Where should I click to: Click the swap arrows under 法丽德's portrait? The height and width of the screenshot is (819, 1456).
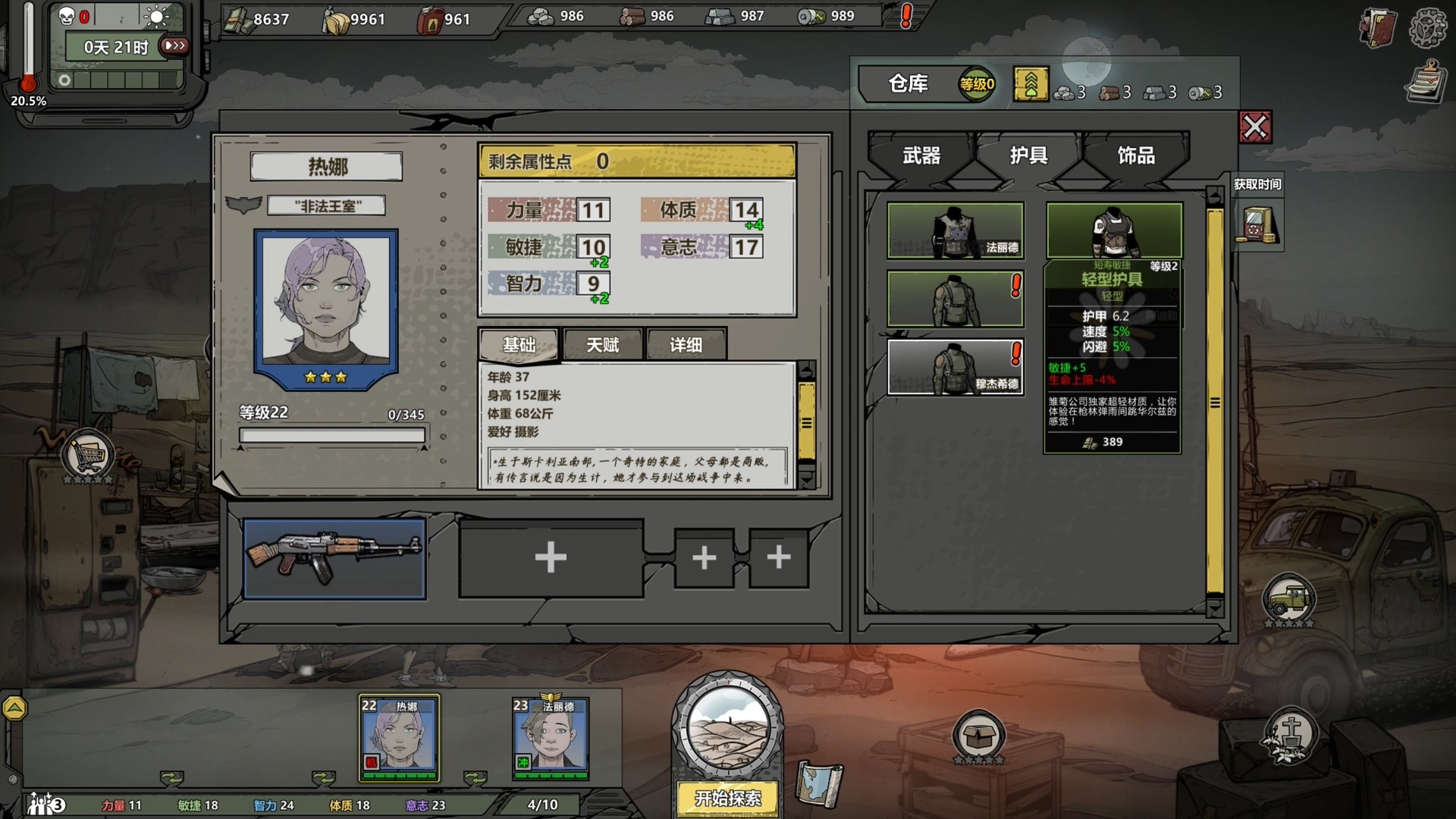(x=474, y=777)
